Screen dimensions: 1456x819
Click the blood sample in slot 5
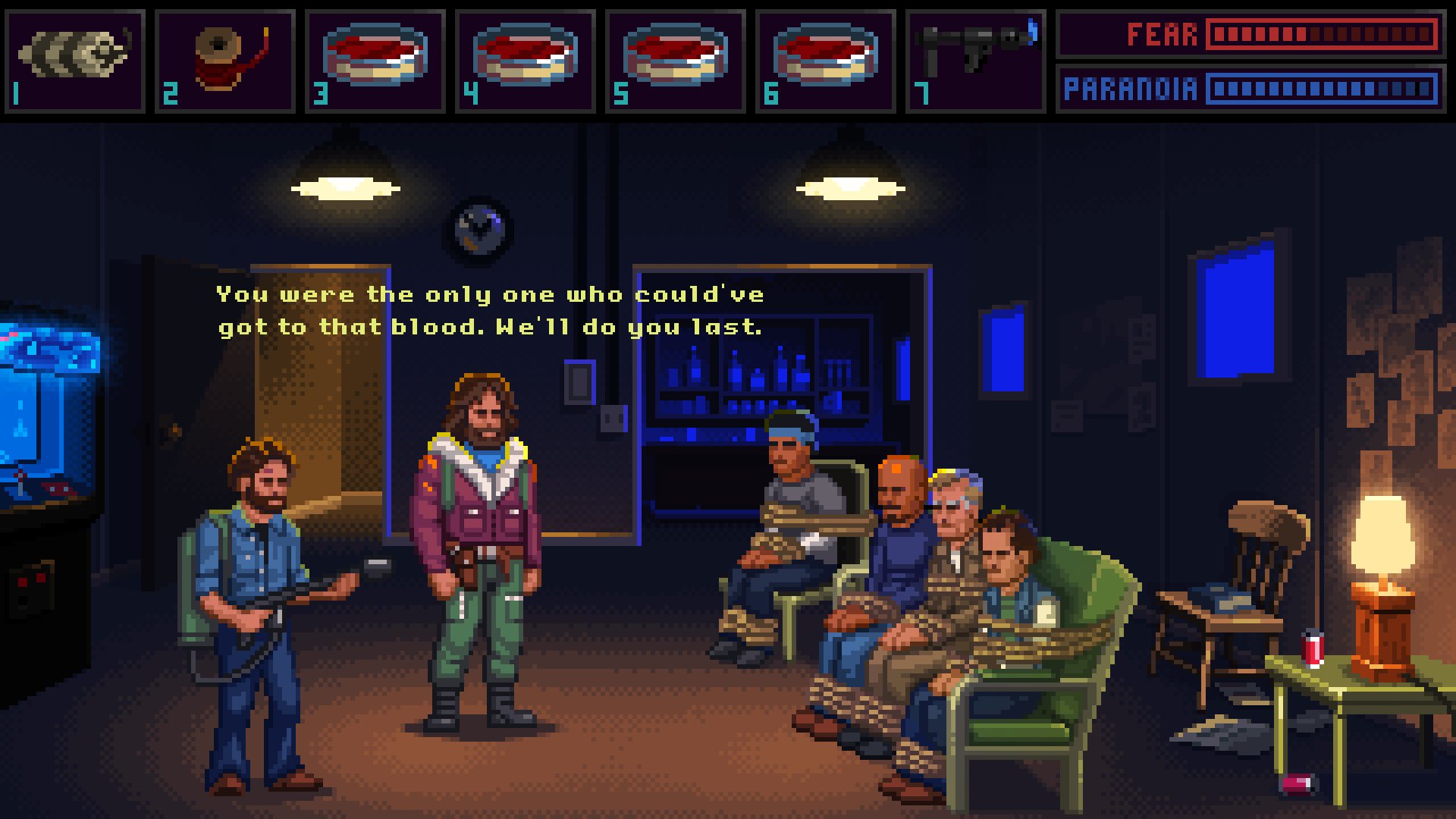(x=675, y=56)
